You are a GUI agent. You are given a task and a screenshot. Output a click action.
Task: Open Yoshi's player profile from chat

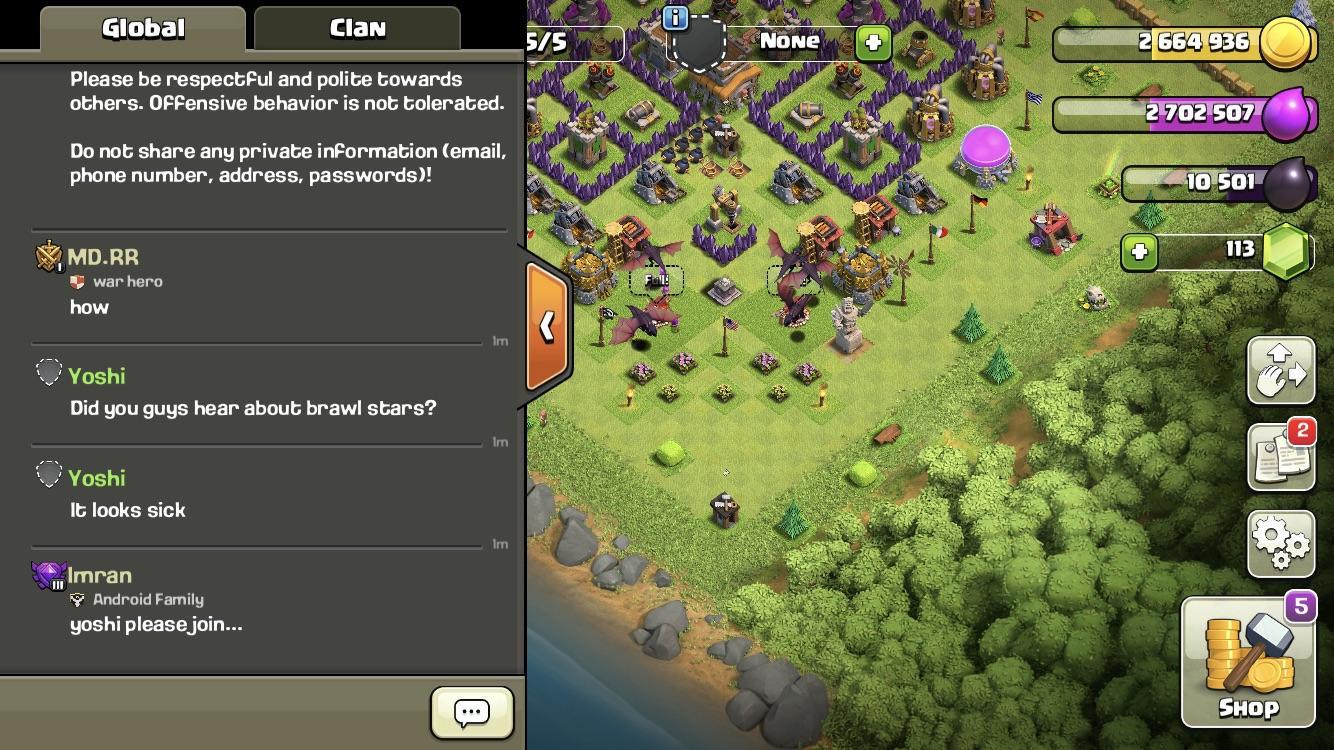click(x=97, y=376)
